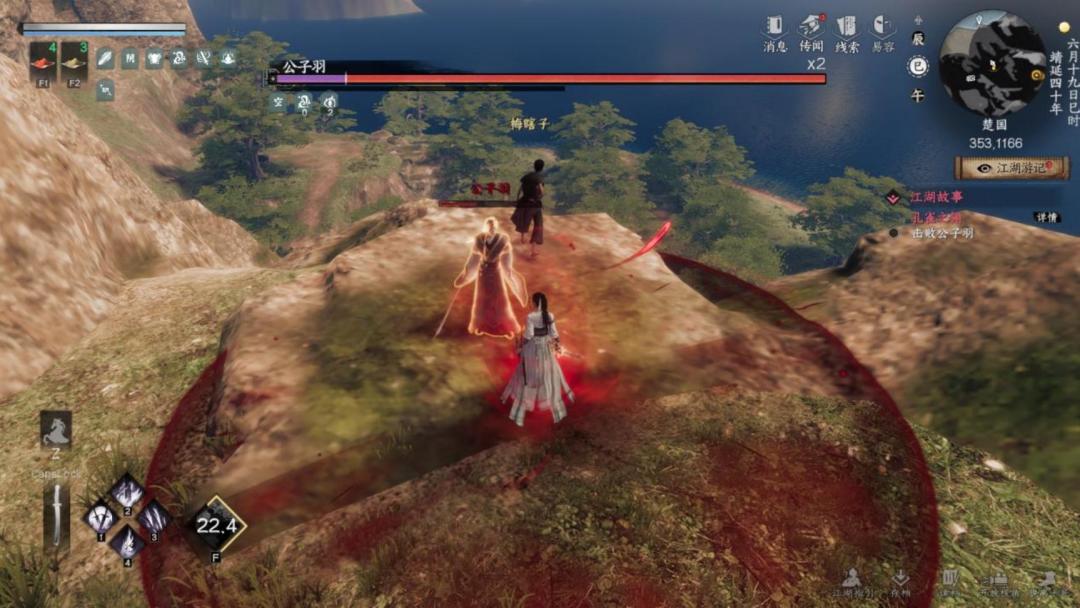
Task: Open the circular minimap
Action: pos(993,63)
